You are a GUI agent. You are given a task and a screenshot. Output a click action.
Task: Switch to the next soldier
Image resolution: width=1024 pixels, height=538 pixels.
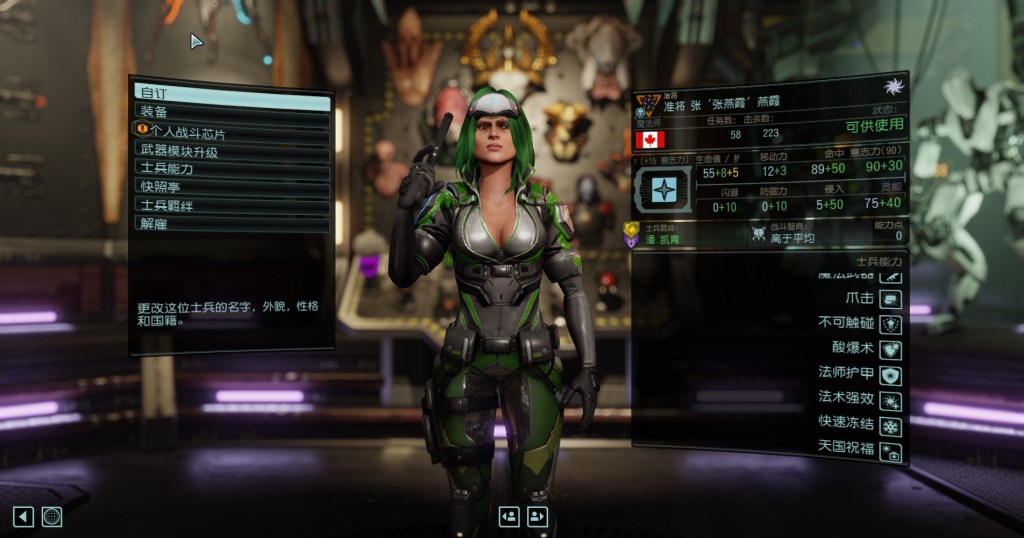pyautogui.click(x=538, y=516)
